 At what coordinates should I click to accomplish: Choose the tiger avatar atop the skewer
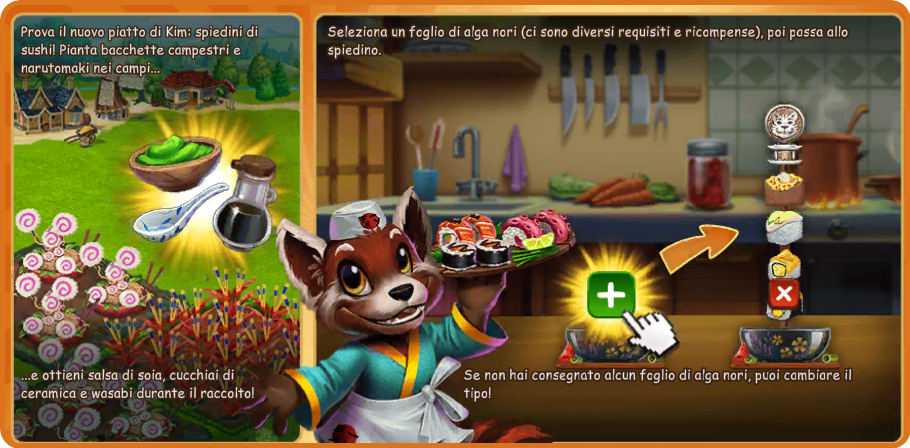[785, 124]
